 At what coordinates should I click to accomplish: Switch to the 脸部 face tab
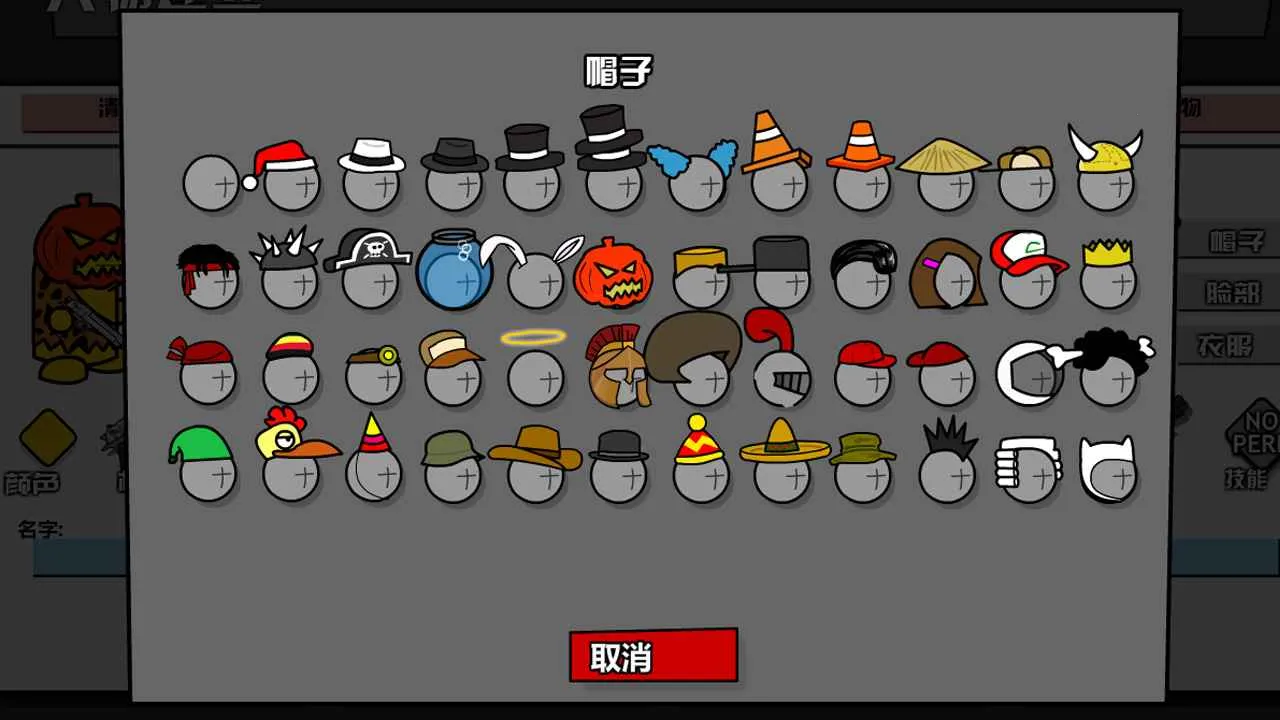(1235, 292)
